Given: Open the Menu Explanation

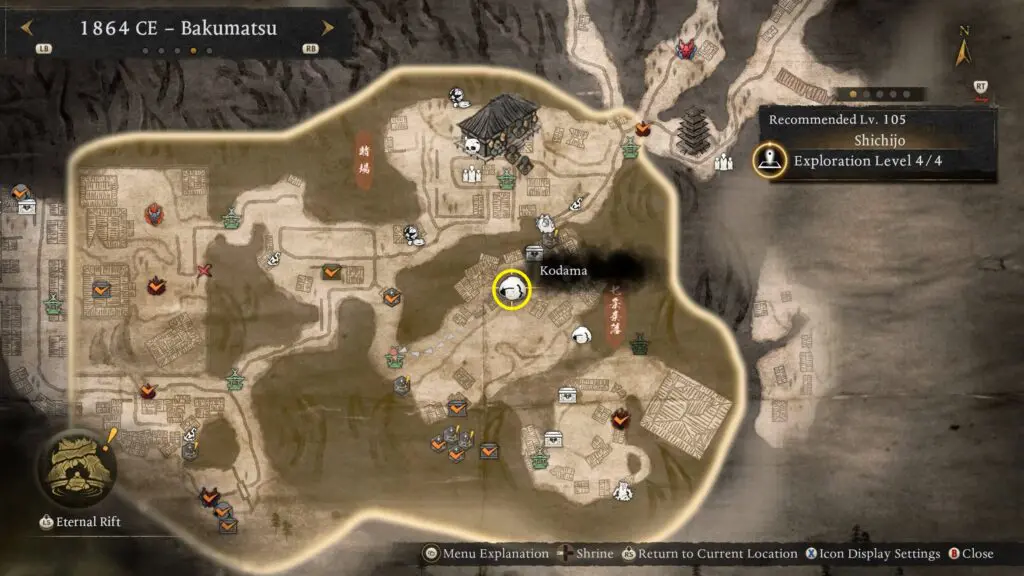Looking at the screenshot, I should tap(490, 554).
